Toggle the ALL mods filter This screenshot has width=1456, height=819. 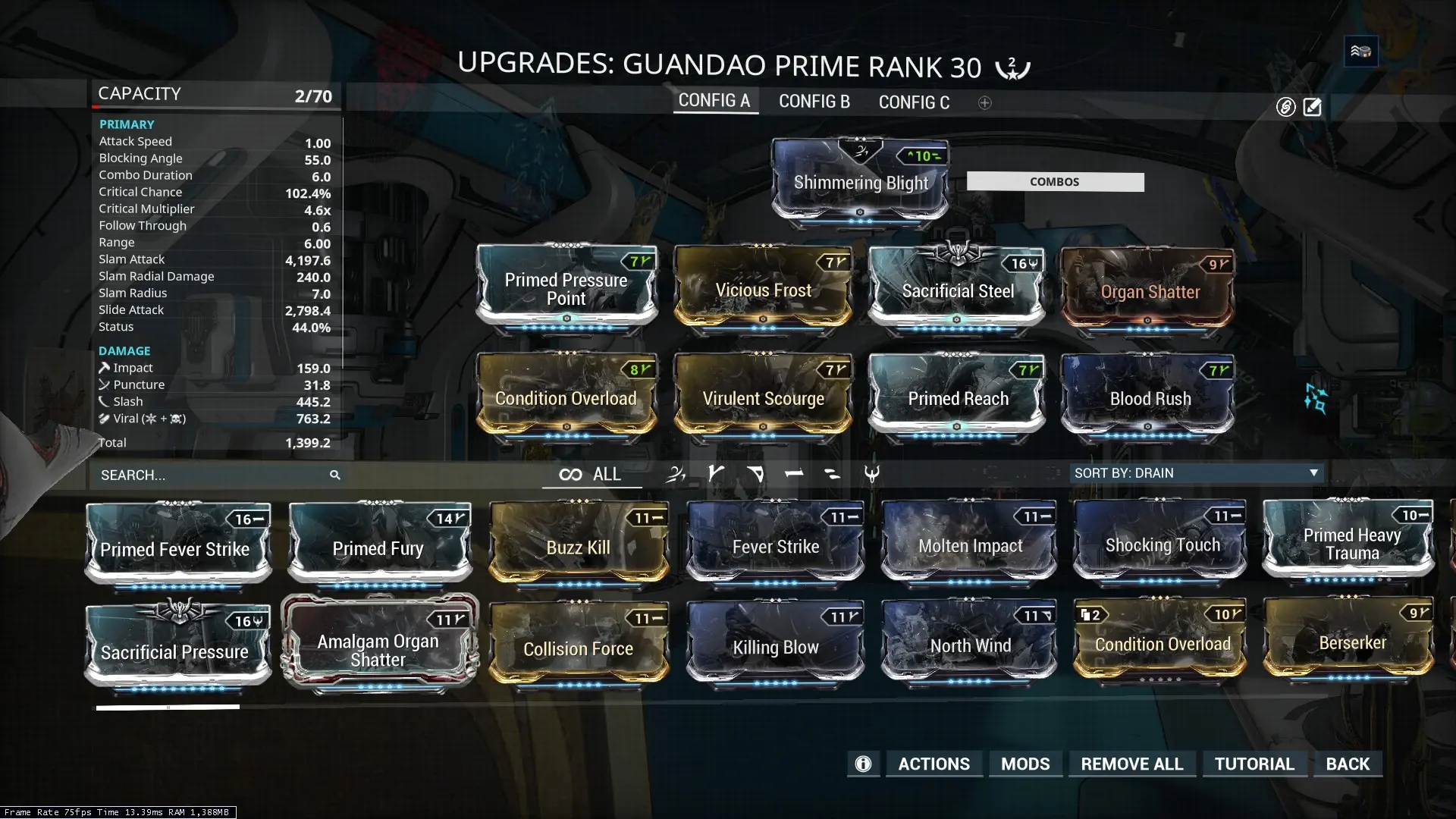coord(591,475)
